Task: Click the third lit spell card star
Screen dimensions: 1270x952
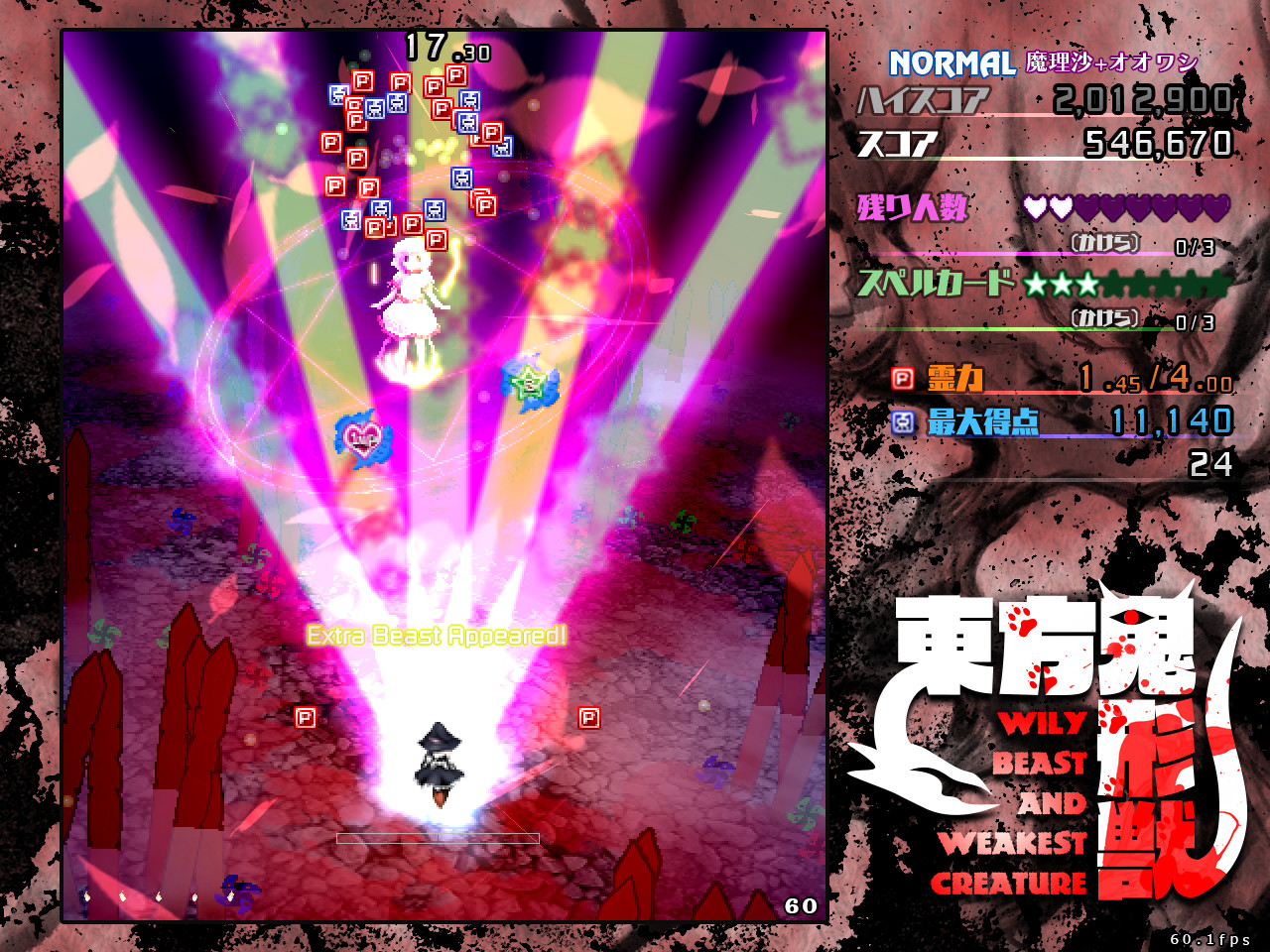Action: click(1086, 285)
